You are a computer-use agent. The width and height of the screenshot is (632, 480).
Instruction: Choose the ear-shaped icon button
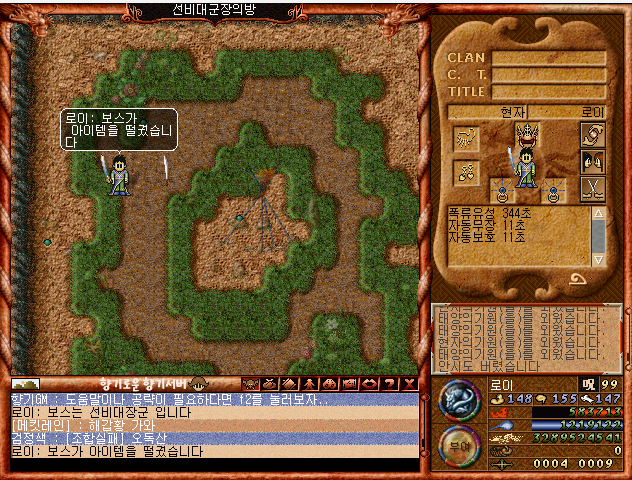(x=592, y=134)
